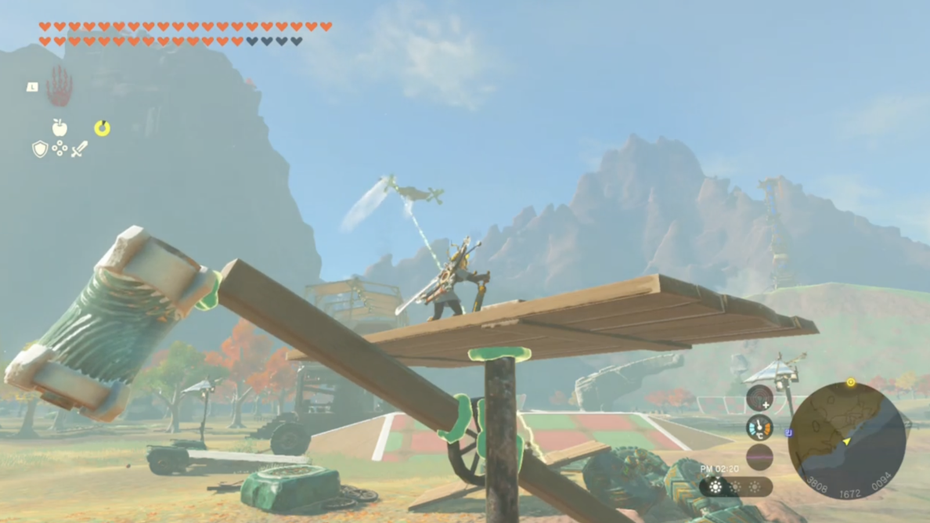Activate the red hand ability icon
The height and width of the screenshot is (523, 930).
point(59,87)
